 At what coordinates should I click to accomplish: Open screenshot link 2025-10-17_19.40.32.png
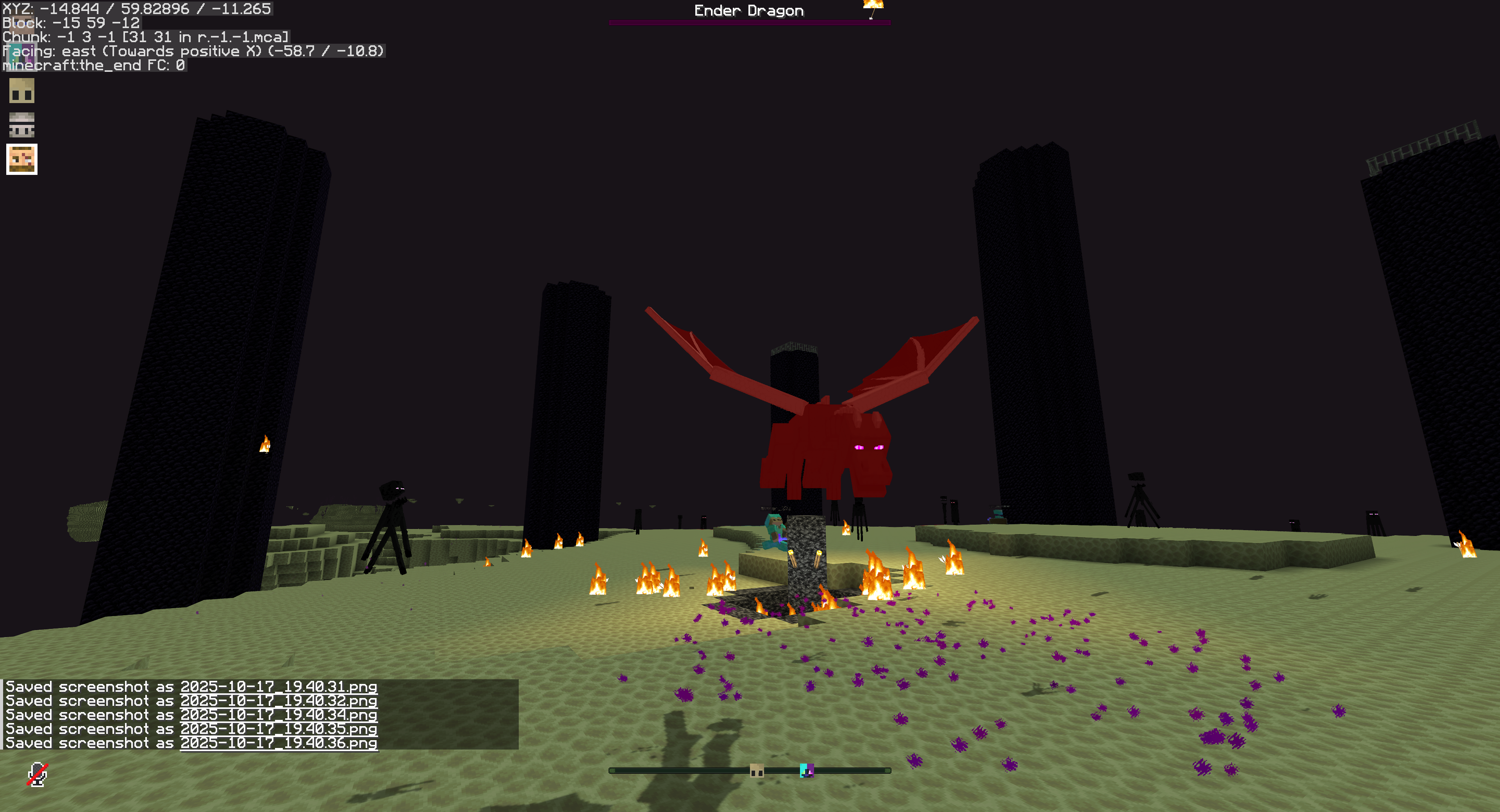pos(279,702)
